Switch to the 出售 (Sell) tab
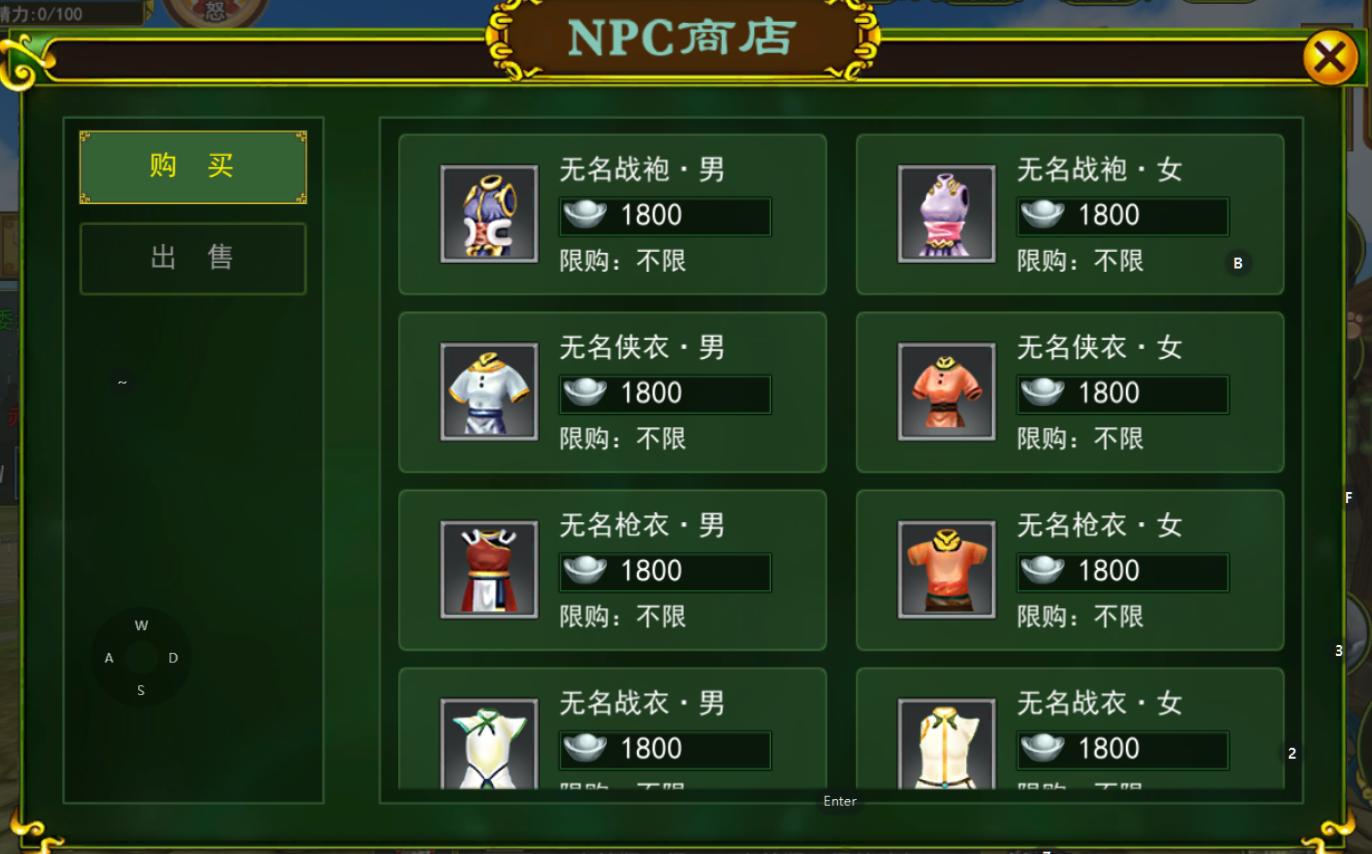 pyautogui.click(x=192, y=257)
